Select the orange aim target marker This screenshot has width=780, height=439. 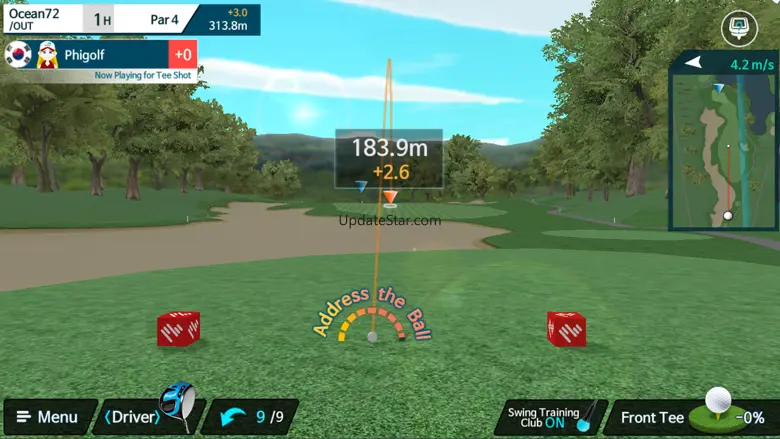tap(391, 197)
